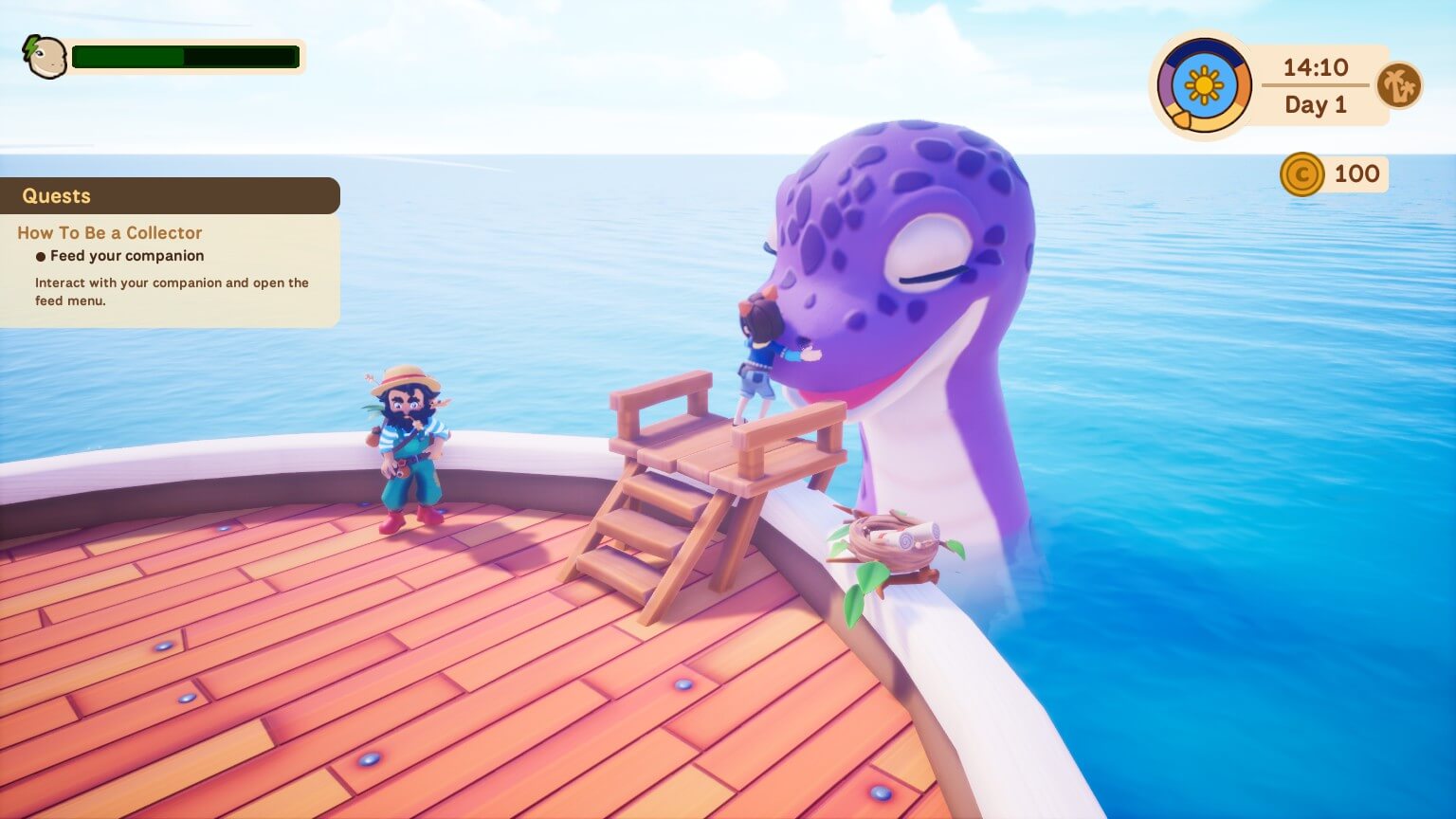Click the gold coin currency icon

(1301, 173)
